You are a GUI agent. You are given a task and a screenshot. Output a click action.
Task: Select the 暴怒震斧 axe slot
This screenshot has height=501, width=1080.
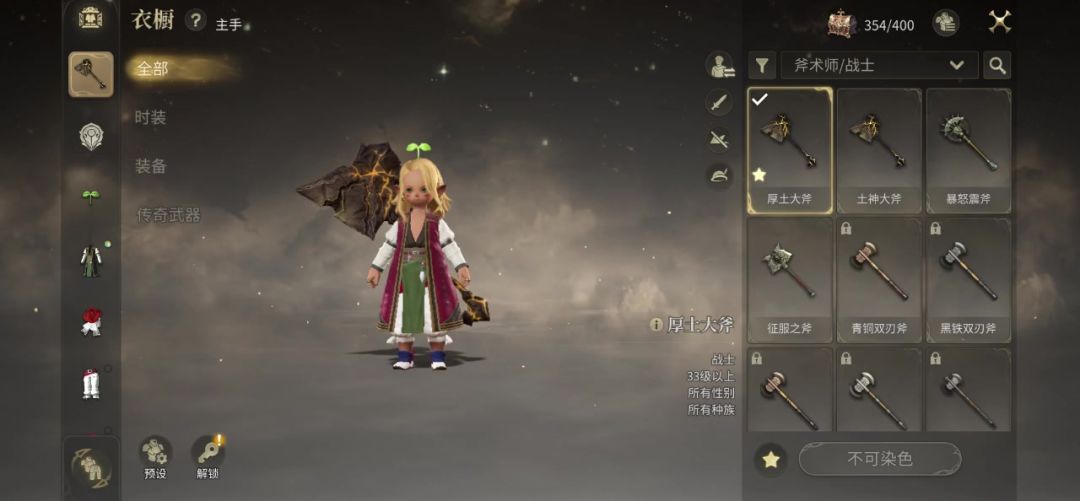click(968, 150)
